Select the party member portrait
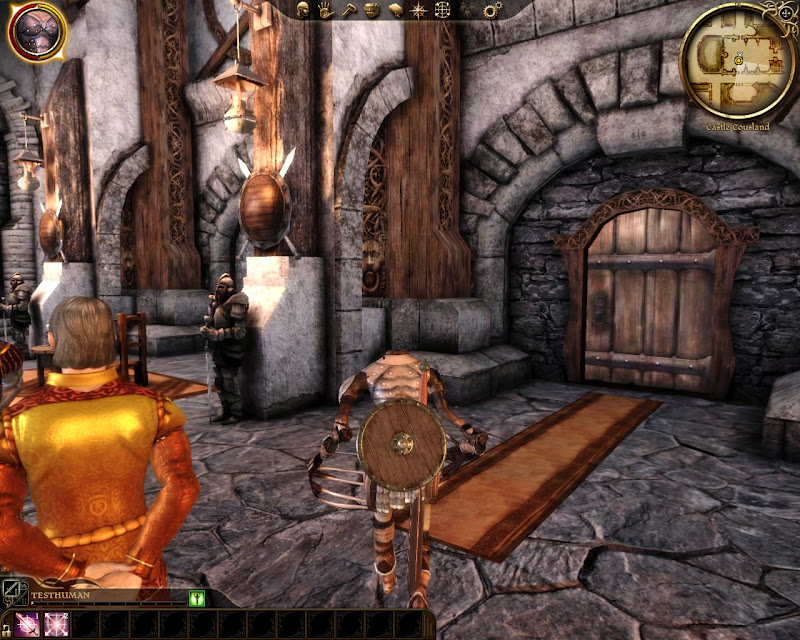 click(37, 30)
